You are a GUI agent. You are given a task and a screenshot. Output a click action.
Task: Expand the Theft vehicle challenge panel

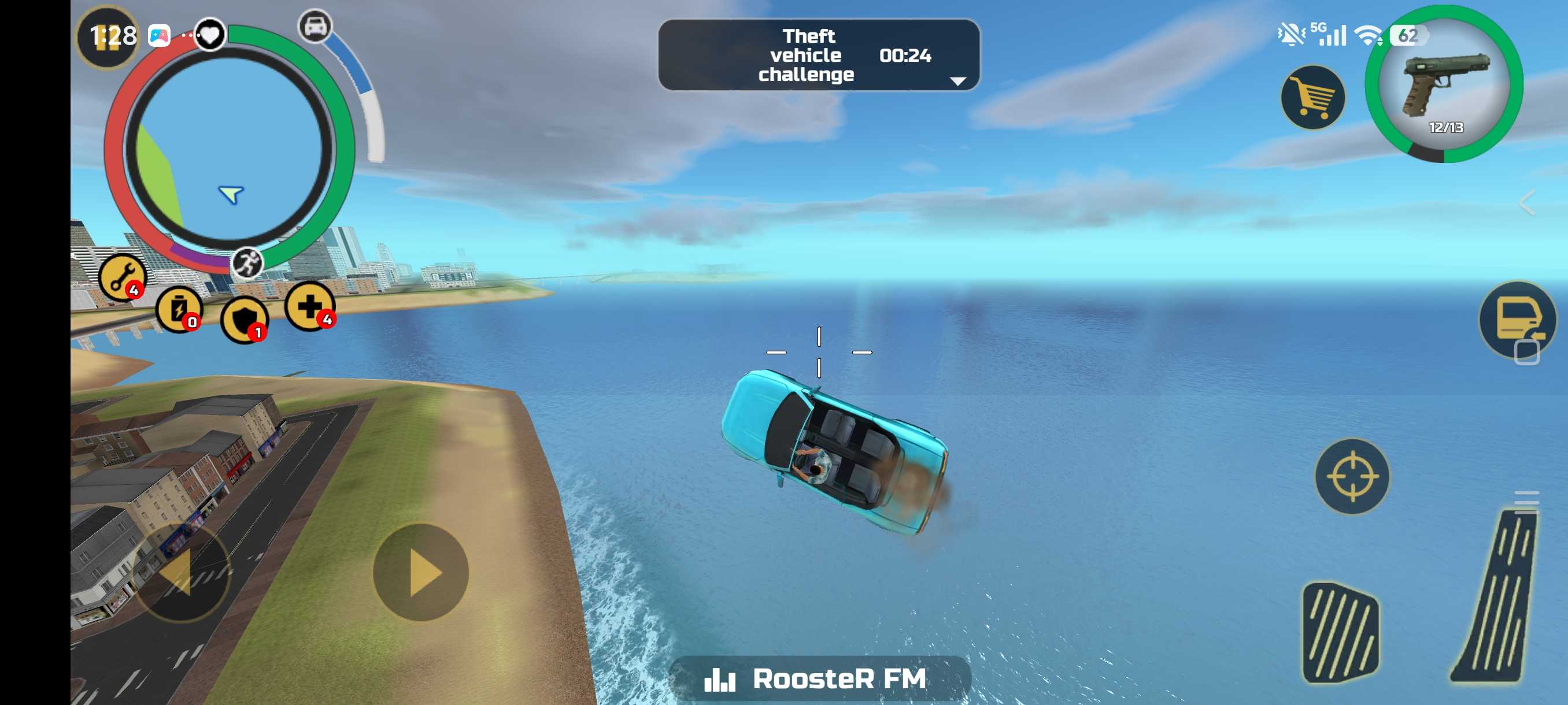(x=957, y=81)
